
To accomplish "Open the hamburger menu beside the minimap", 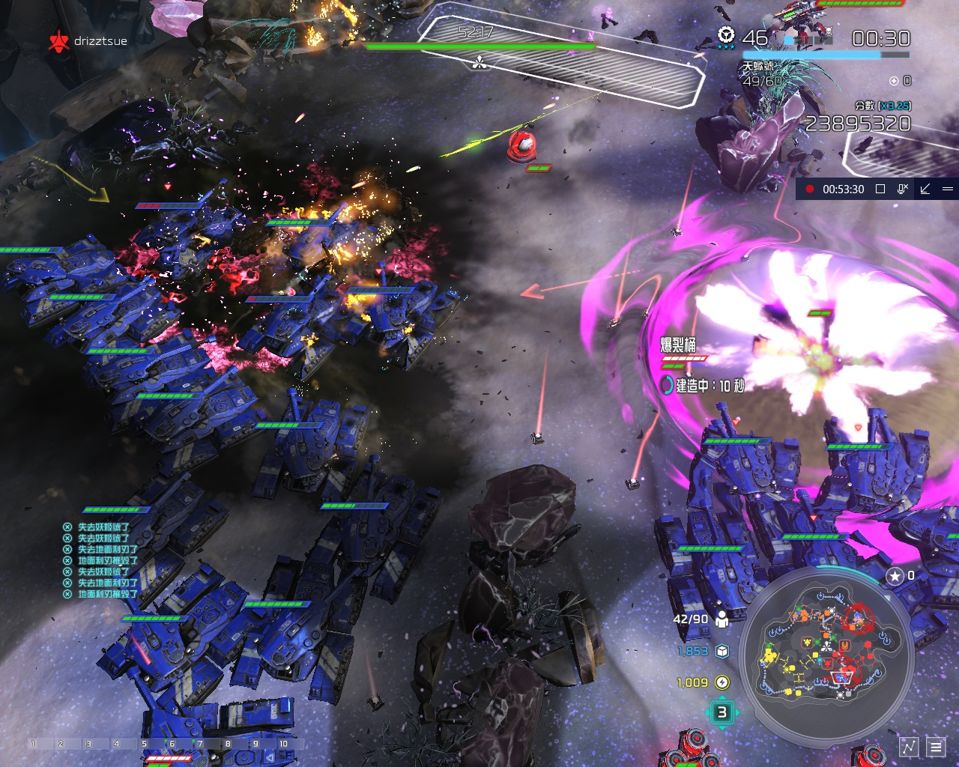I will (936, 746).
